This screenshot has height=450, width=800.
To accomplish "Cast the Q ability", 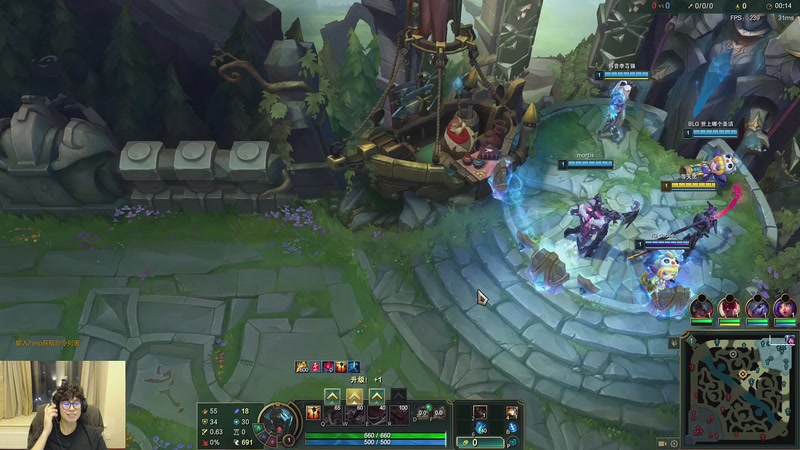I will pos(332,413).
